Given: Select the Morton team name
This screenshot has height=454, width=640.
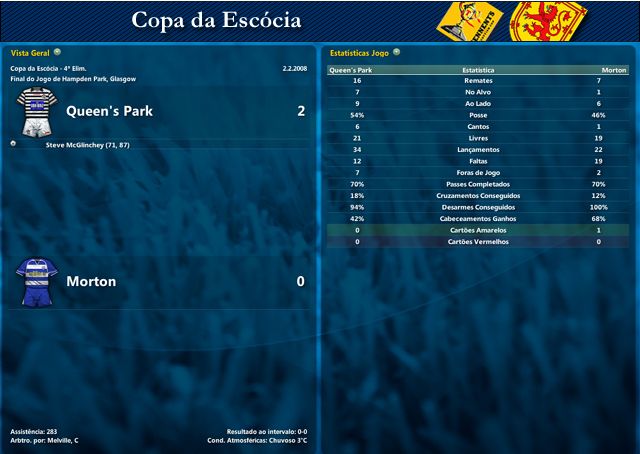Looking at the screenshot, I should coord(91,281).
